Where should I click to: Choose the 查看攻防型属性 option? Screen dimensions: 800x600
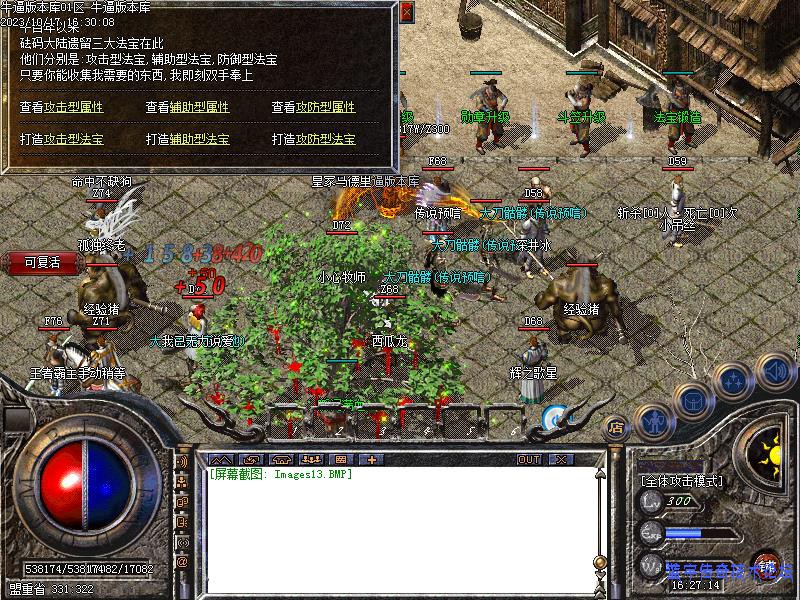point(313,107)
